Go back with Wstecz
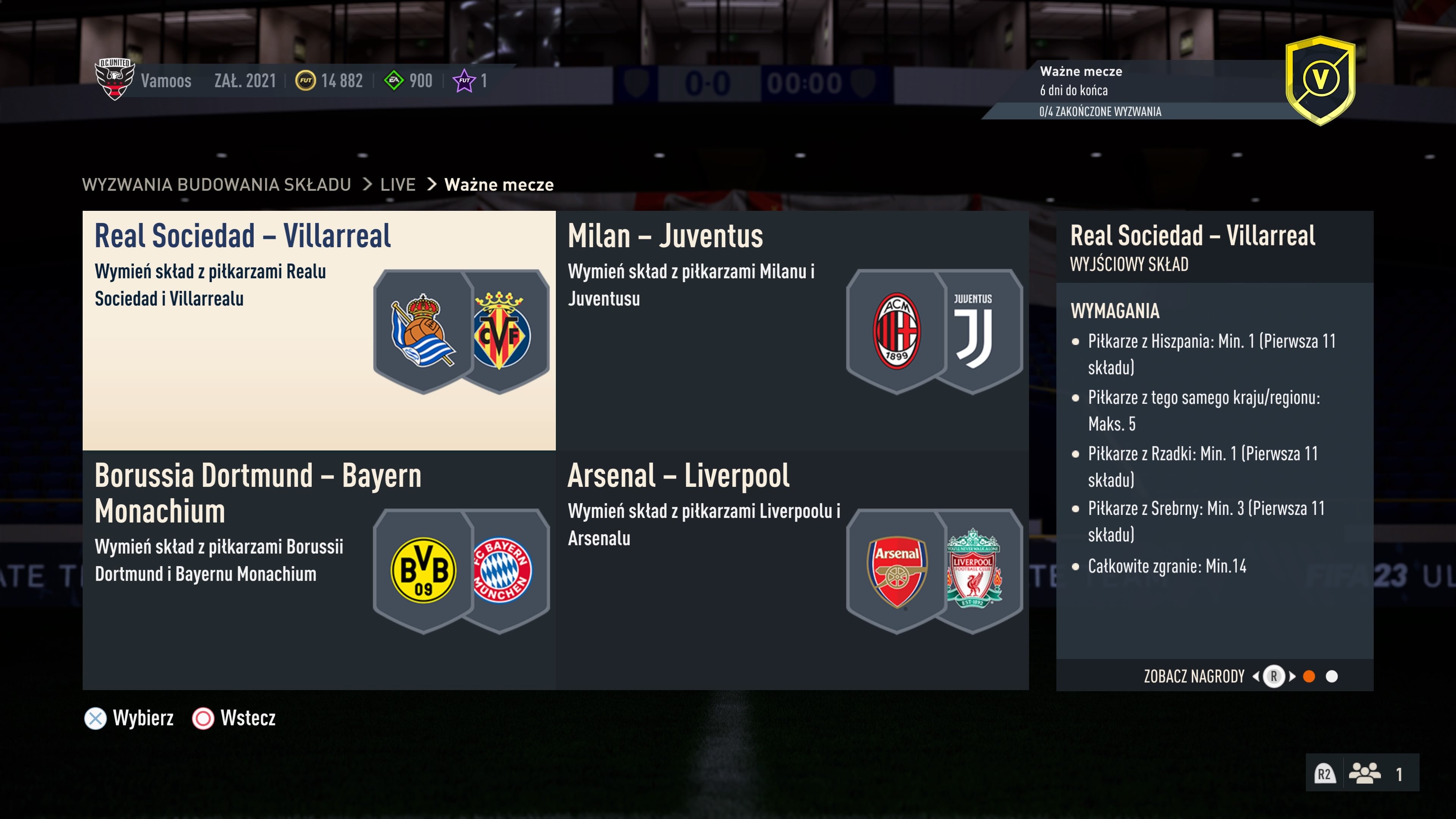Viewport: 1456px width, 819px height. [x=234, y=719]
